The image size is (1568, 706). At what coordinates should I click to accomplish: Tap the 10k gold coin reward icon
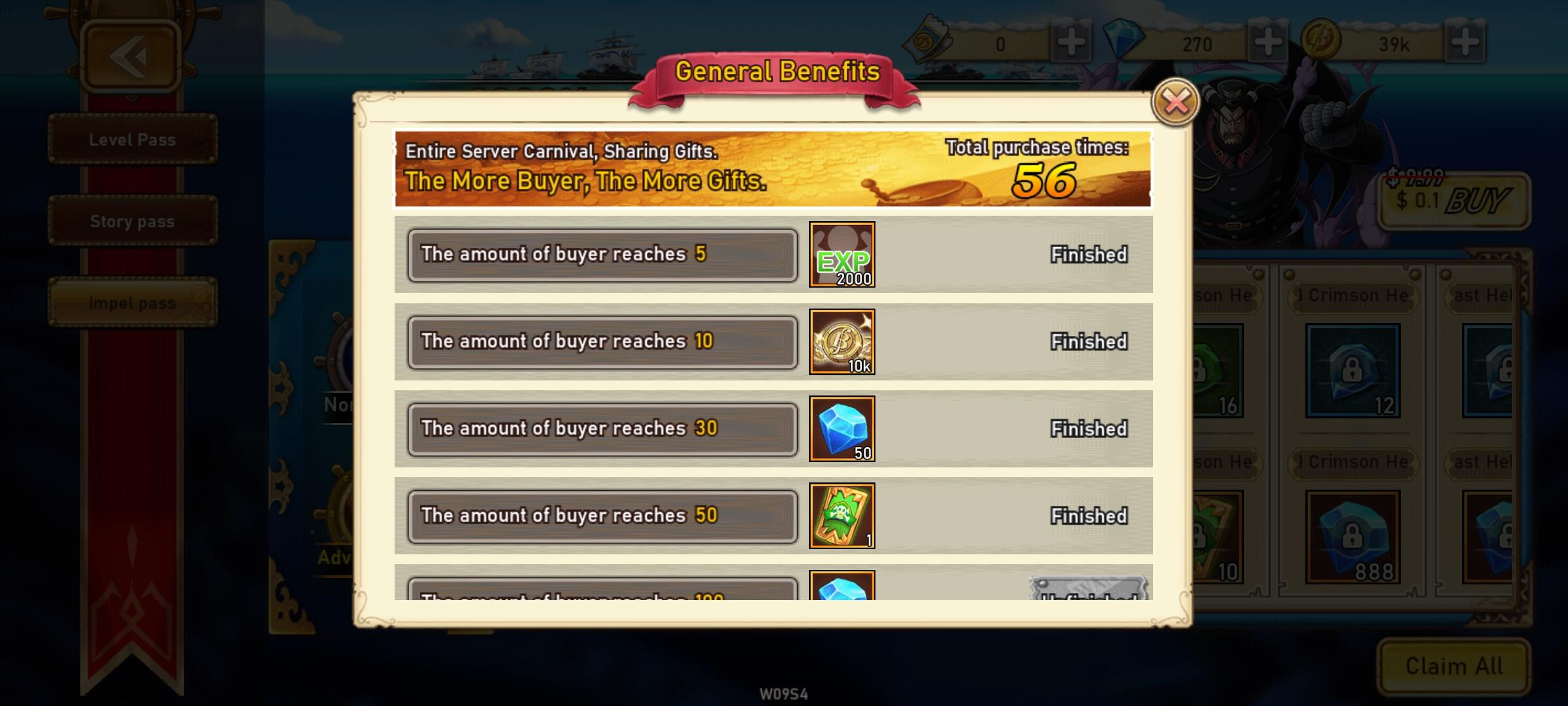tap(843, 343)
